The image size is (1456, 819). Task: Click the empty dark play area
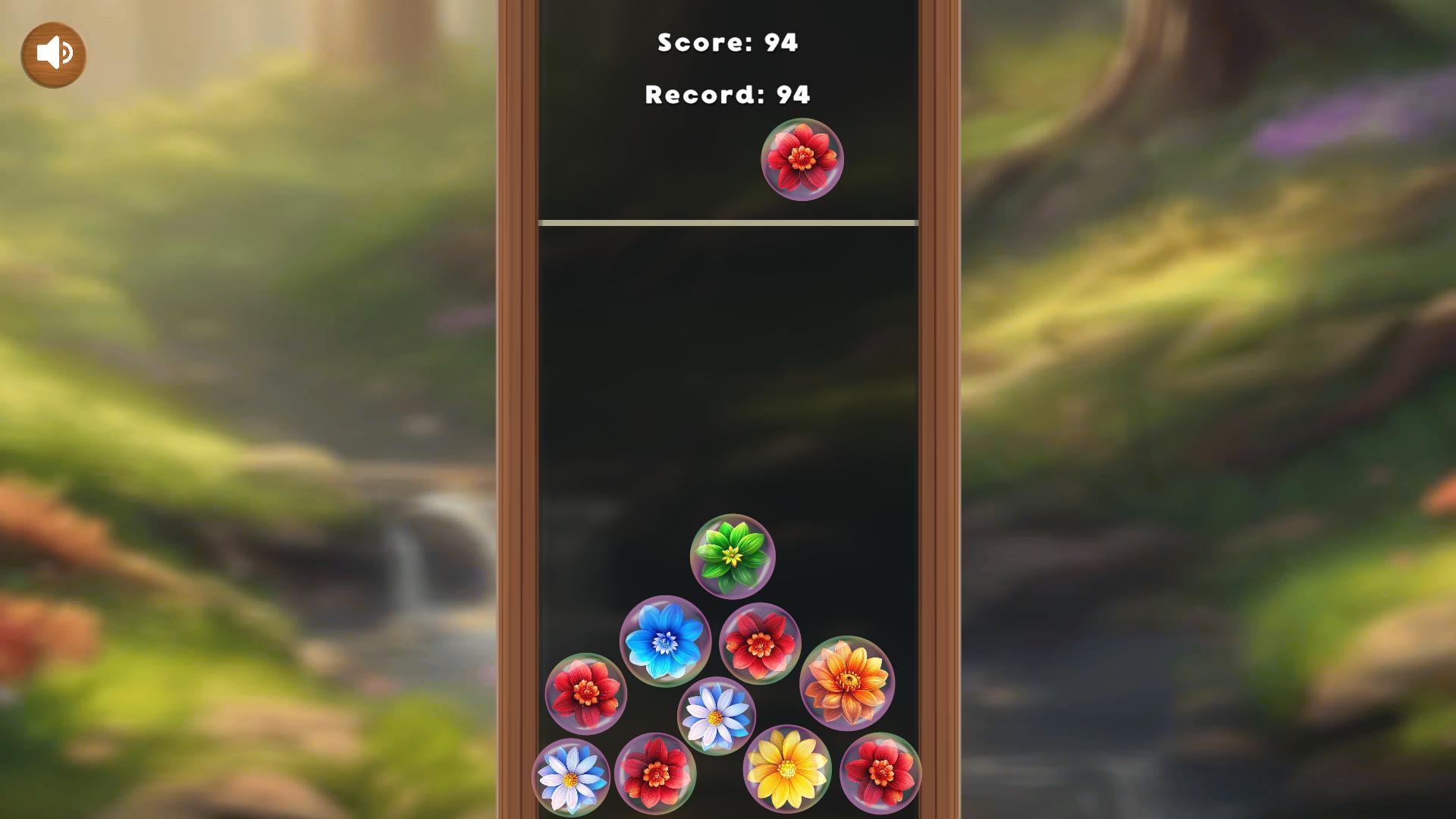(x=727, y=364)
